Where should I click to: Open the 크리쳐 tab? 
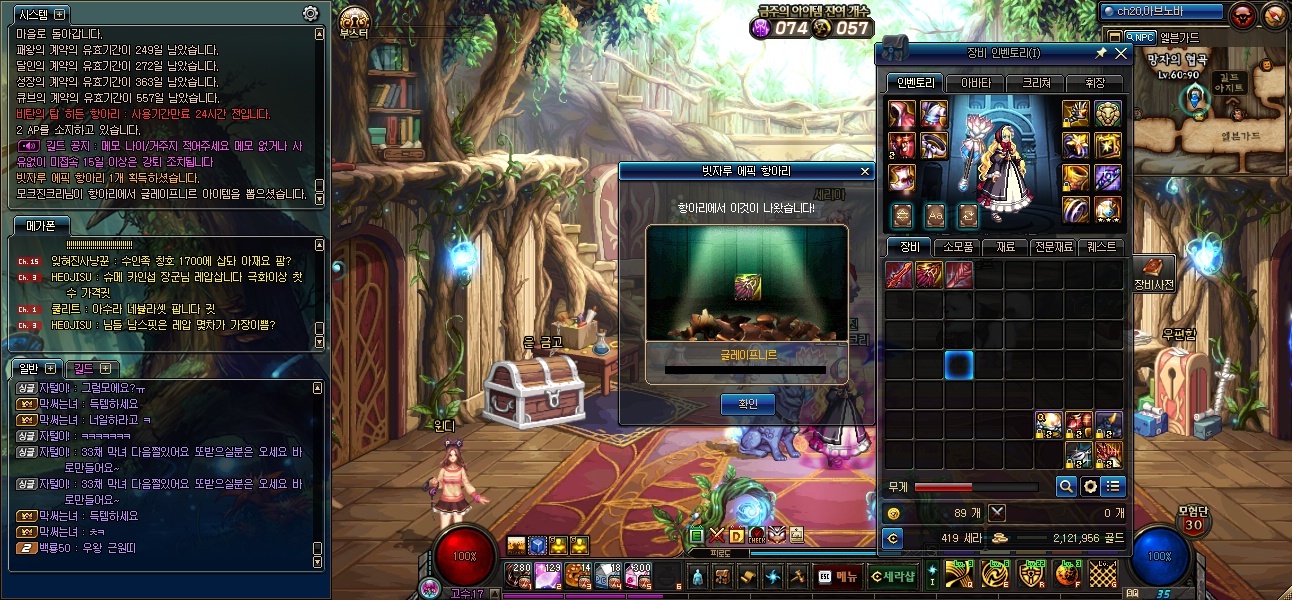pos(1034,83)
